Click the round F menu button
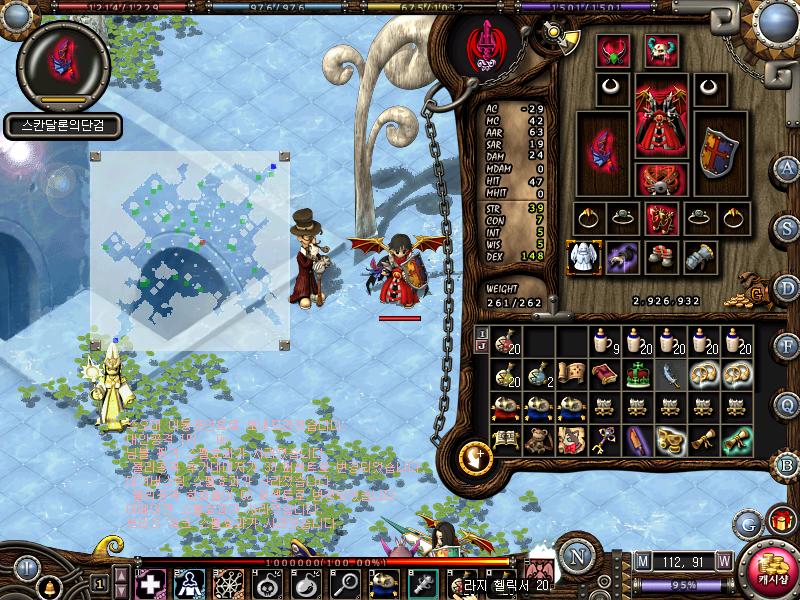Image resolution: width=800 pixels, height=600 pixels. [788, 345]
